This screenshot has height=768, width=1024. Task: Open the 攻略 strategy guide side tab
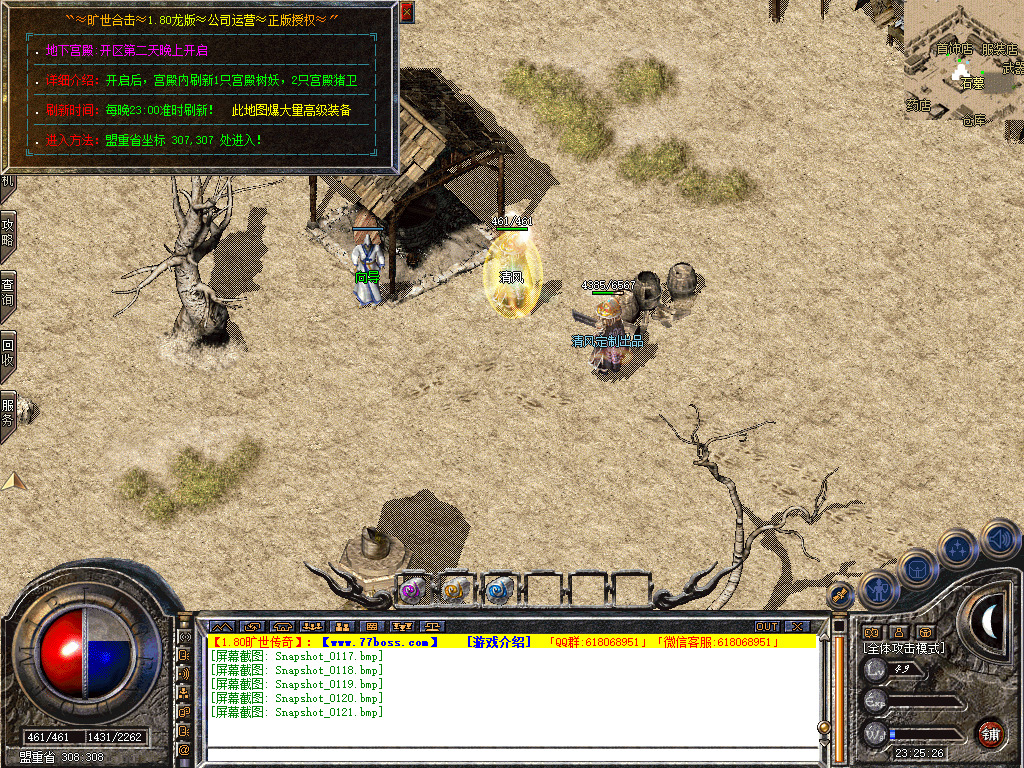pos(8,233)
